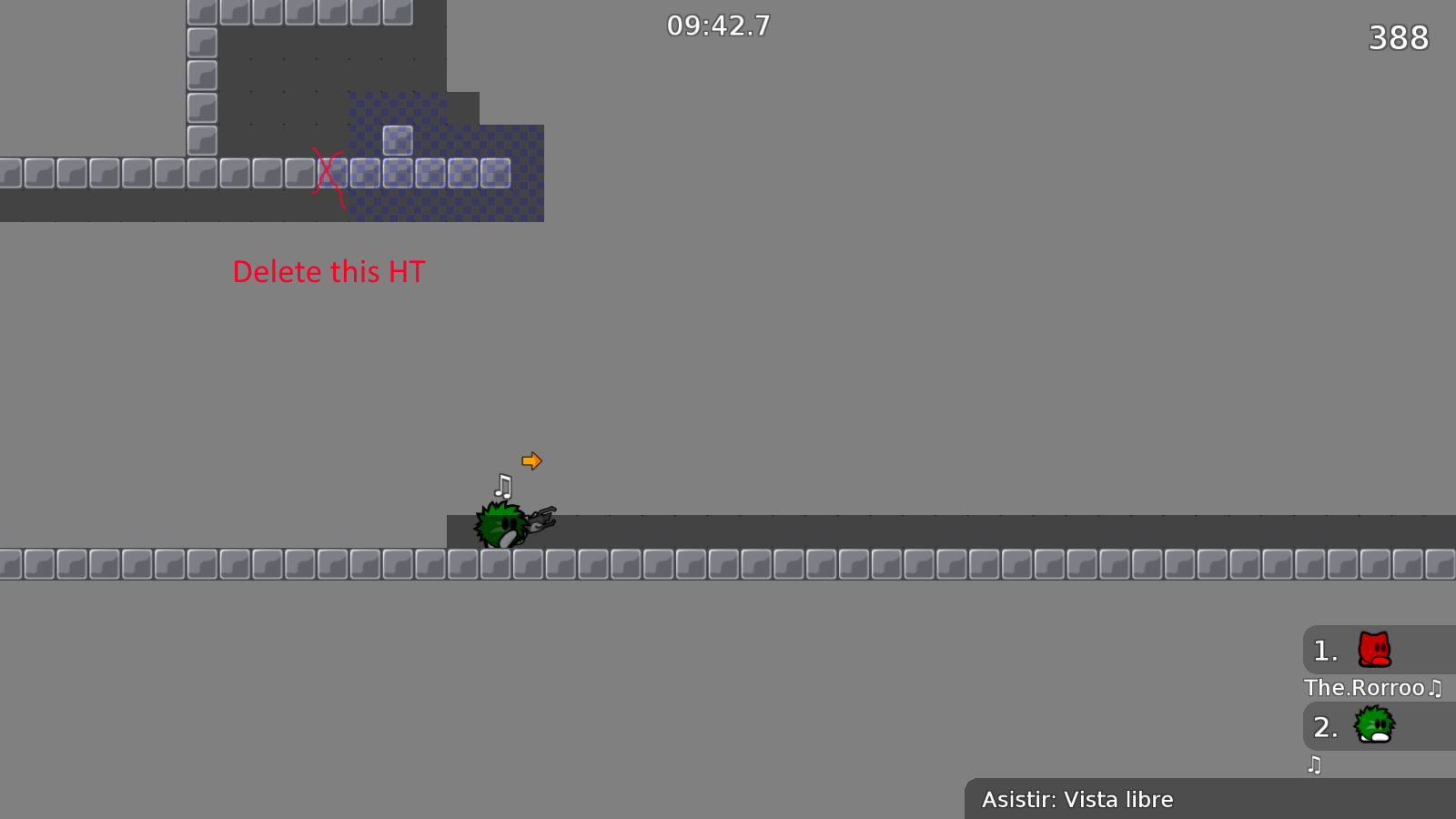Click the single raised block above the hookthrough tiles

[398, 142]
